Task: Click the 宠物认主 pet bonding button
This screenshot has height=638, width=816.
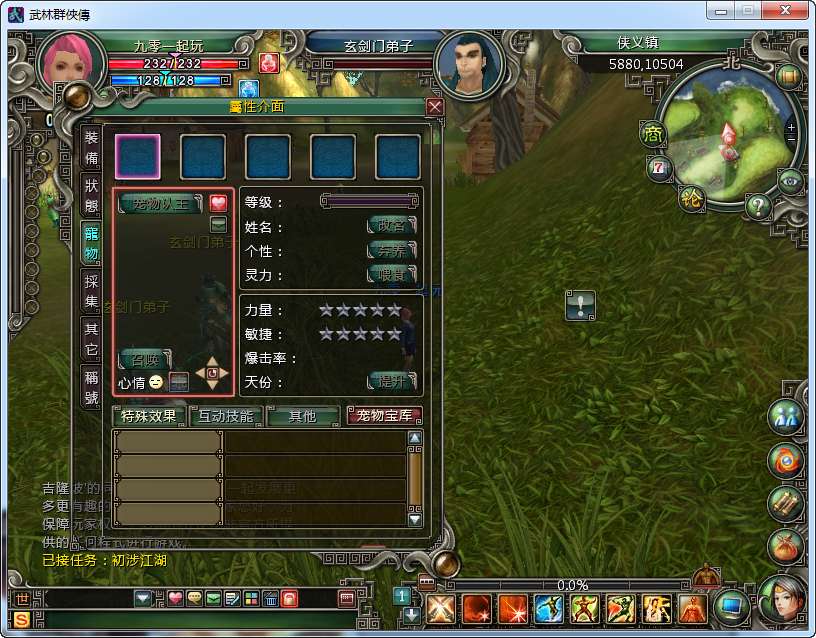Action: (x=160, y=204)
